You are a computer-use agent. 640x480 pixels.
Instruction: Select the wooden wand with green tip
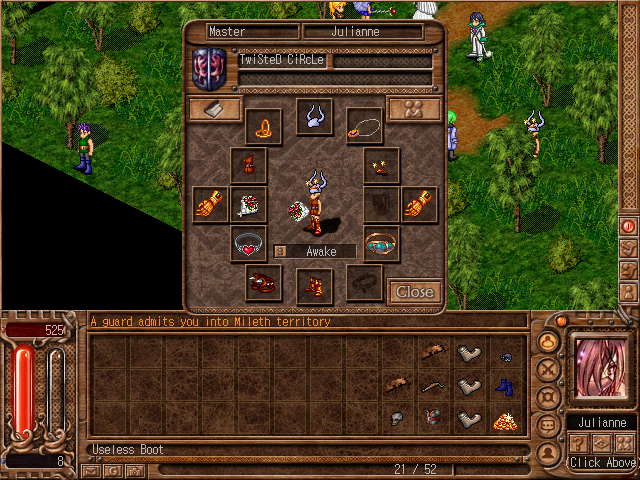(433, 386)
